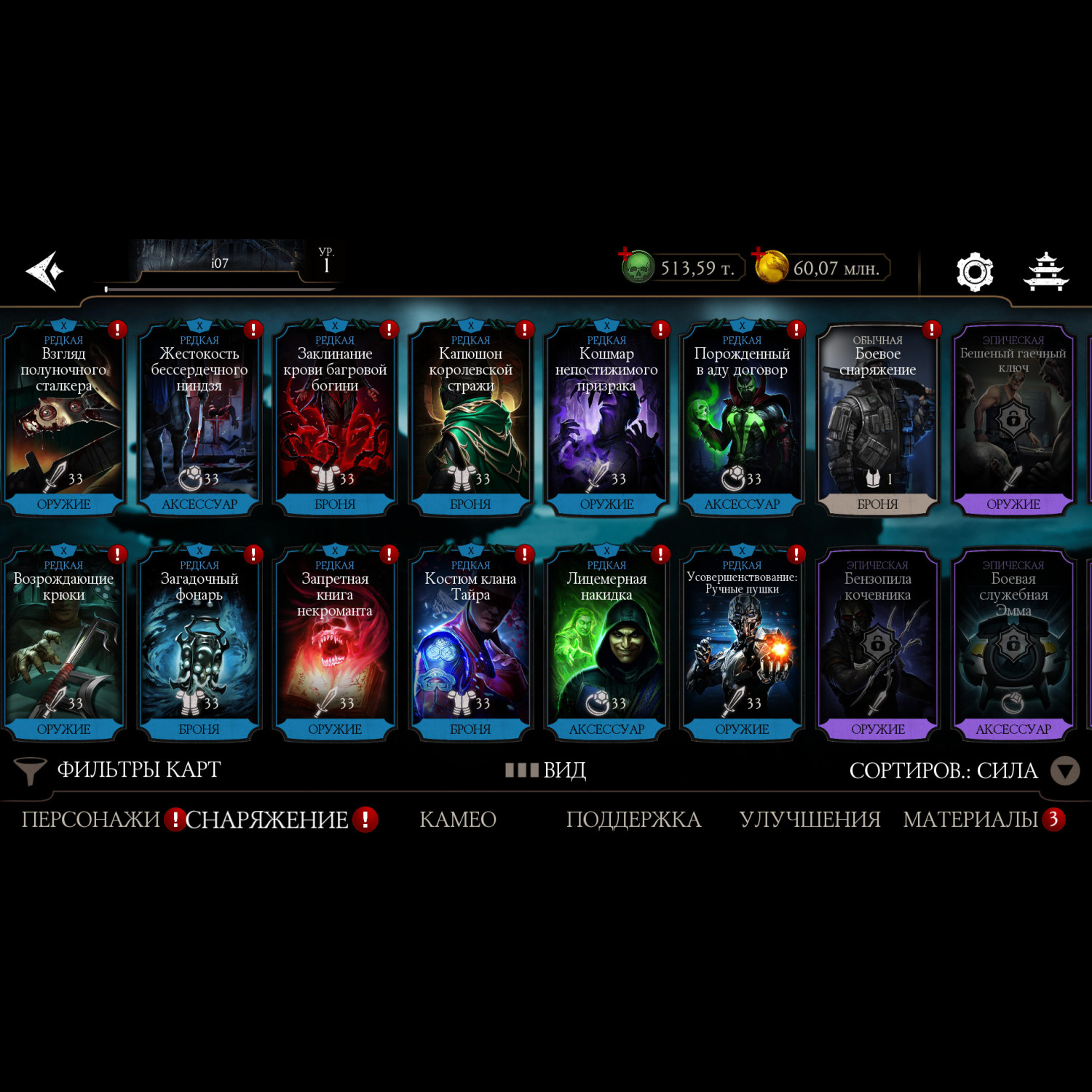Select the locked Бензопила кочевника card
Viewport: 1092px width, 1092px height.
(x=877, y=644)
